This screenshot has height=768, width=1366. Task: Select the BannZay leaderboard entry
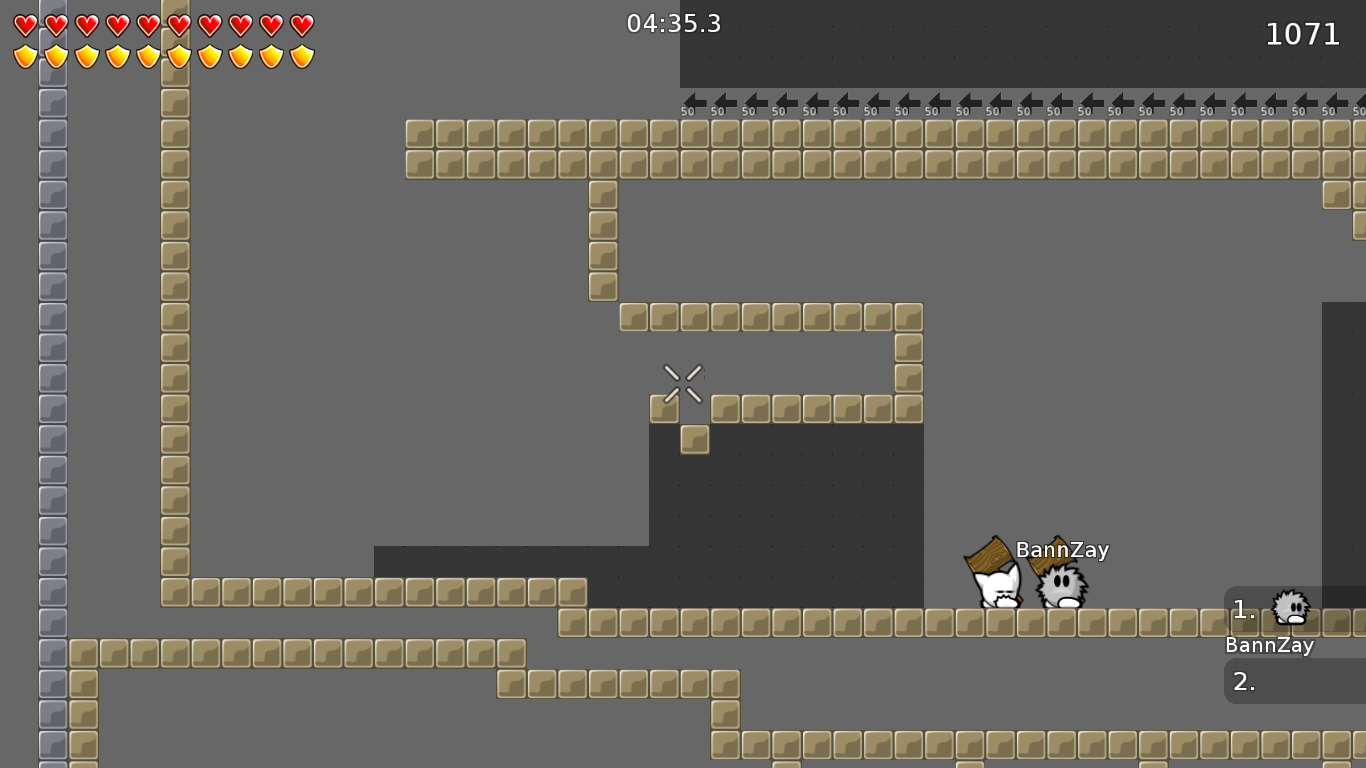1270,645
